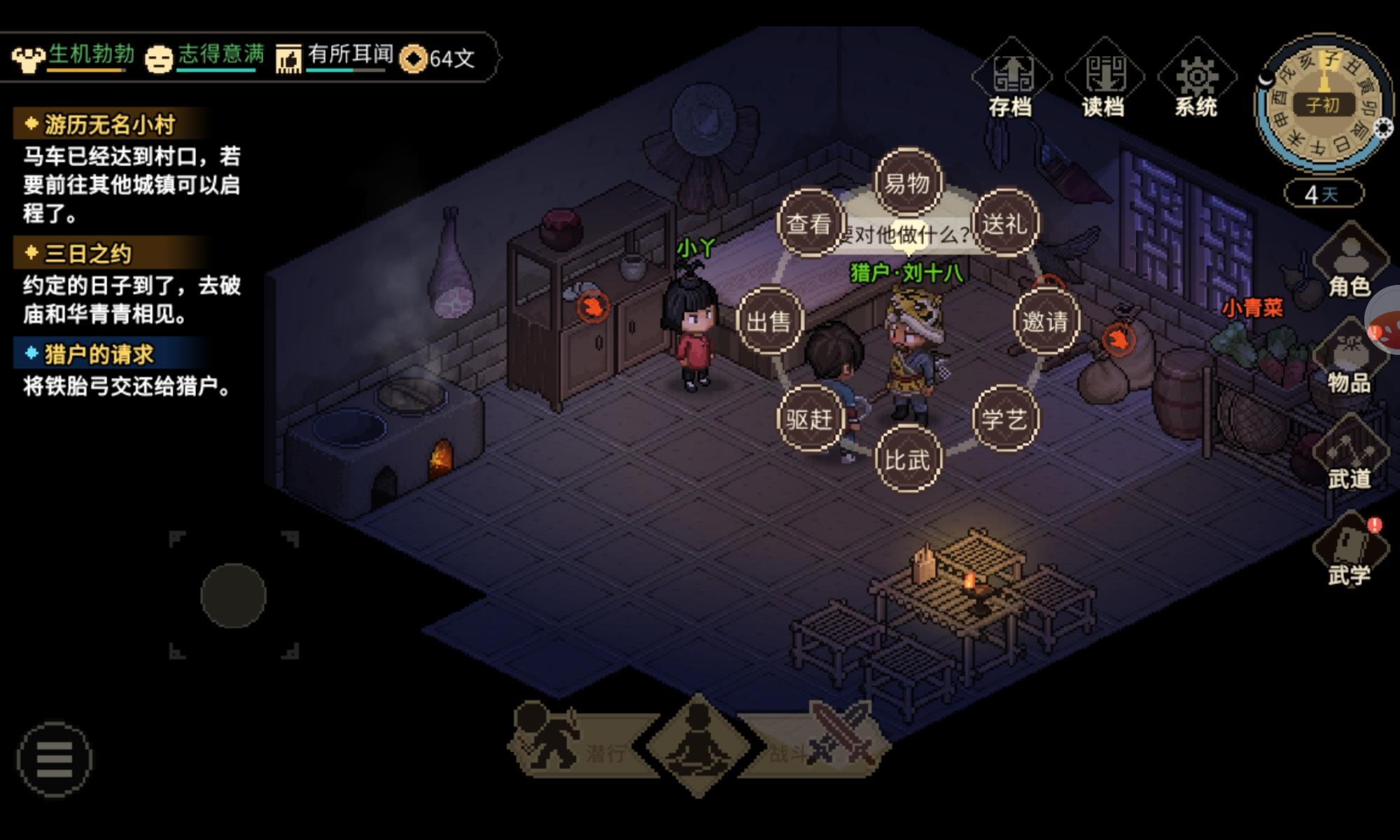Select 送礼 gift option for the hunter
The image size is (1400, 840).
point(1005,224)
